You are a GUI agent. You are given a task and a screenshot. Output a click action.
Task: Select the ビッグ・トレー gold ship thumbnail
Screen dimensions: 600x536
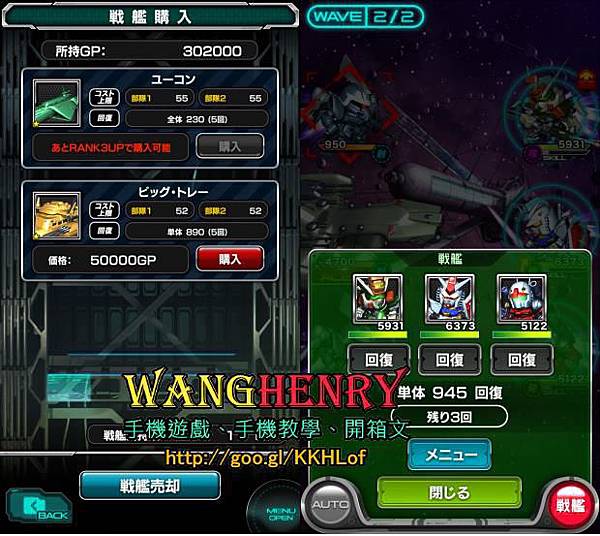coord(57,217)
